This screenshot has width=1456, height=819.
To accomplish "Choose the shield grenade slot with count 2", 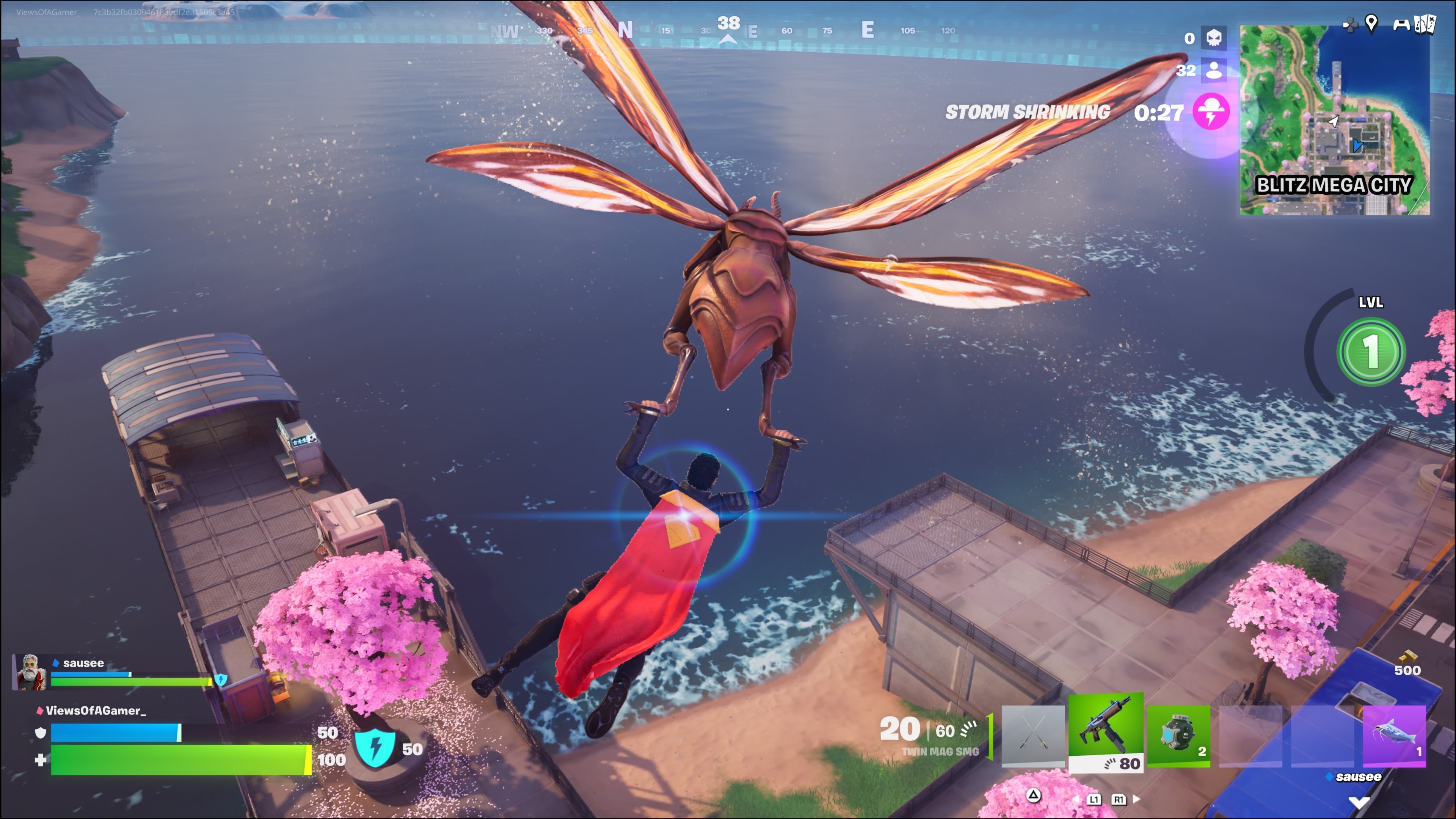I will click(1178, 735).
